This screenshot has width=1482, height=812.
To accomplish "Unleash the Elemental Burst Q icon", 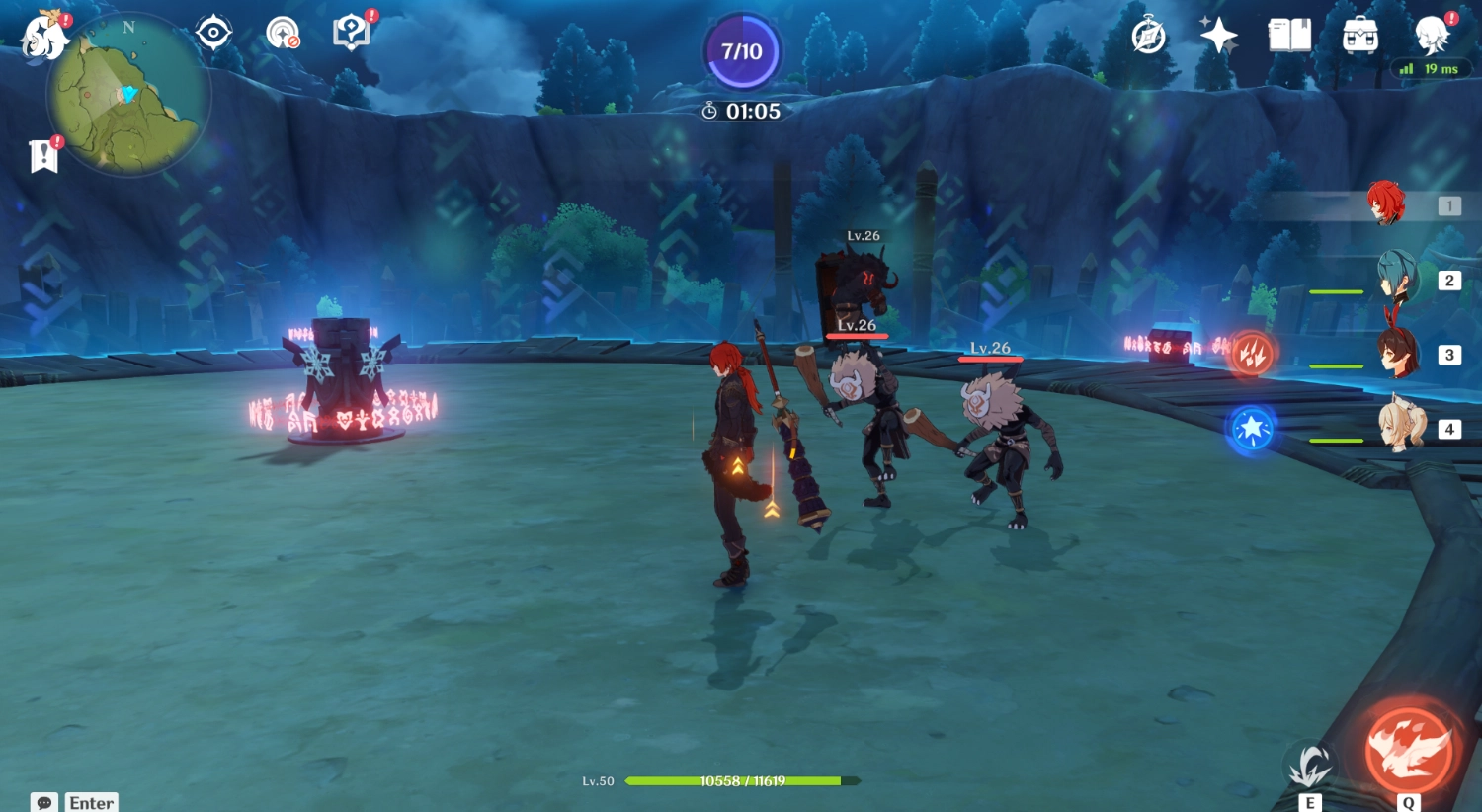I will [x=1410, y=753].
